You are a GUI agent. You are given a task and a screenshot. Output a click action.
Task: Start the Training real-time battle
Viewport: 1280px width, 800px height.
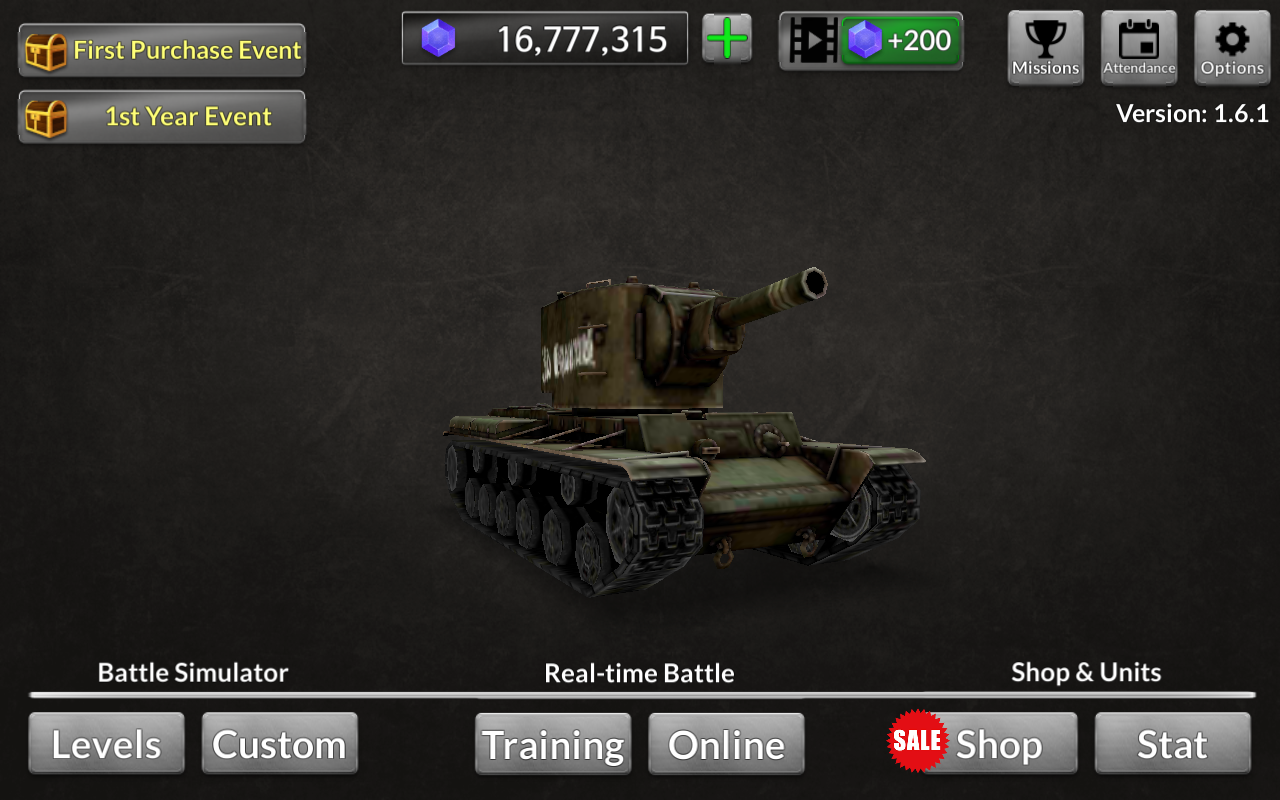(553, 744)
